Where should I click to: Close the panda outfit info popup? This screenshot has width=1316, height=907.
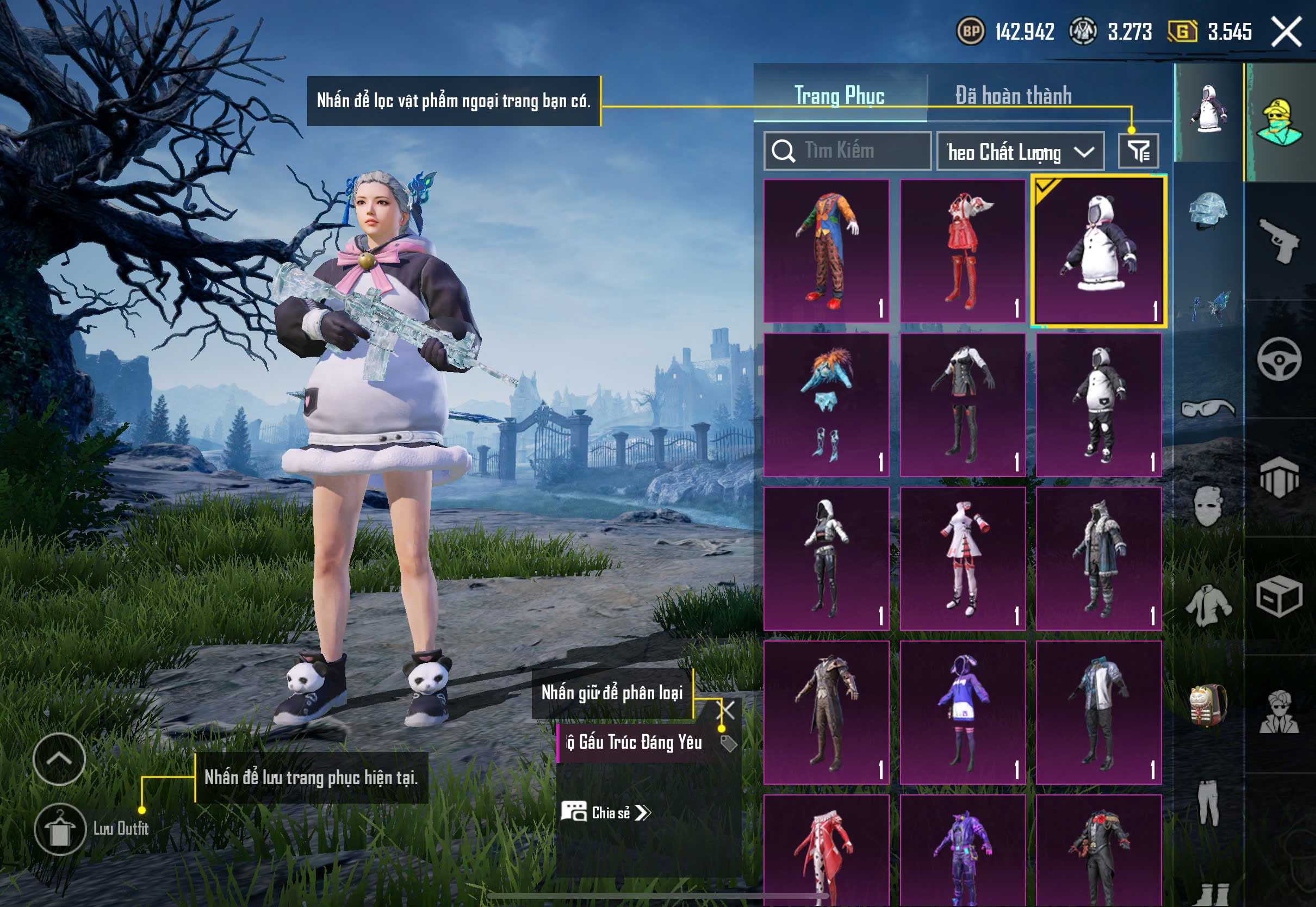(x=728, y=710)
